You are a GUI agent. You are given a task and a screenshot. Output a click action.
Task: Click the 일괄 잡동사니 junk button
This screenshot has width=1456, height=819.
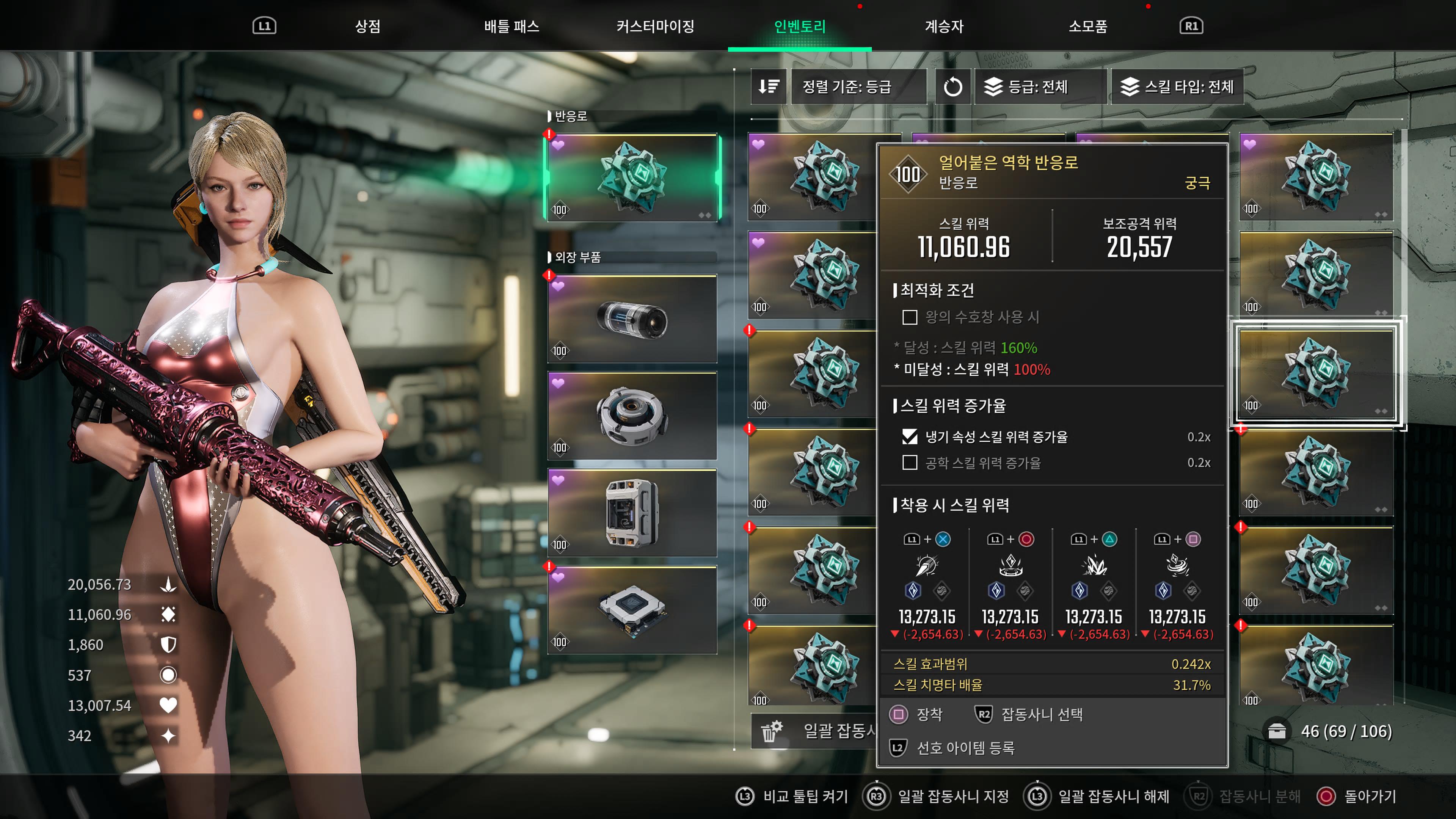(814, 731)
